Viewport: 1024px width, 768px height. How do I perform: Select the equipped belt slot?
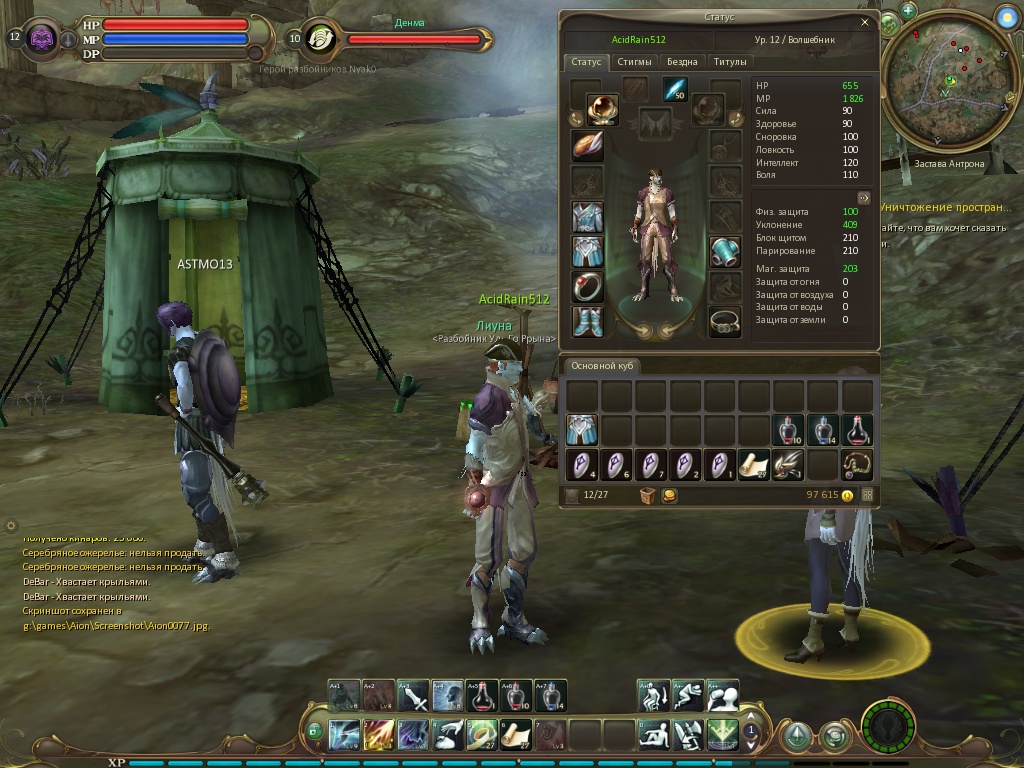[725, 321]
